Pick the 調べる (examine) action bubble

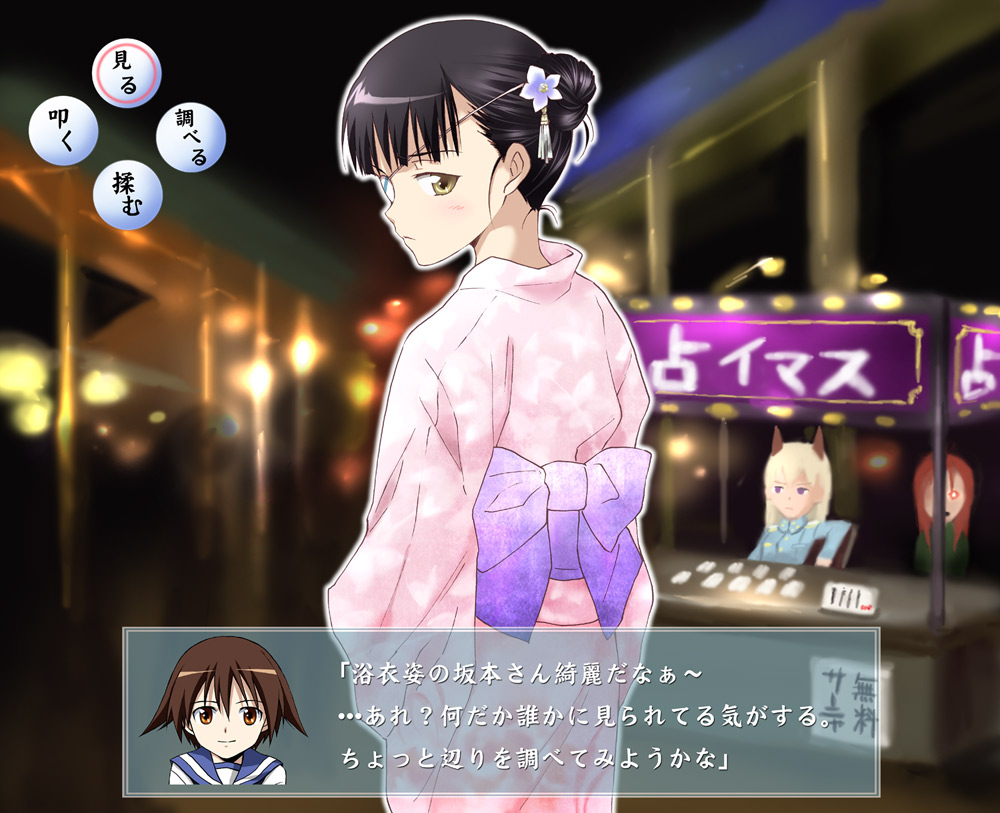(x=191, y=137)
